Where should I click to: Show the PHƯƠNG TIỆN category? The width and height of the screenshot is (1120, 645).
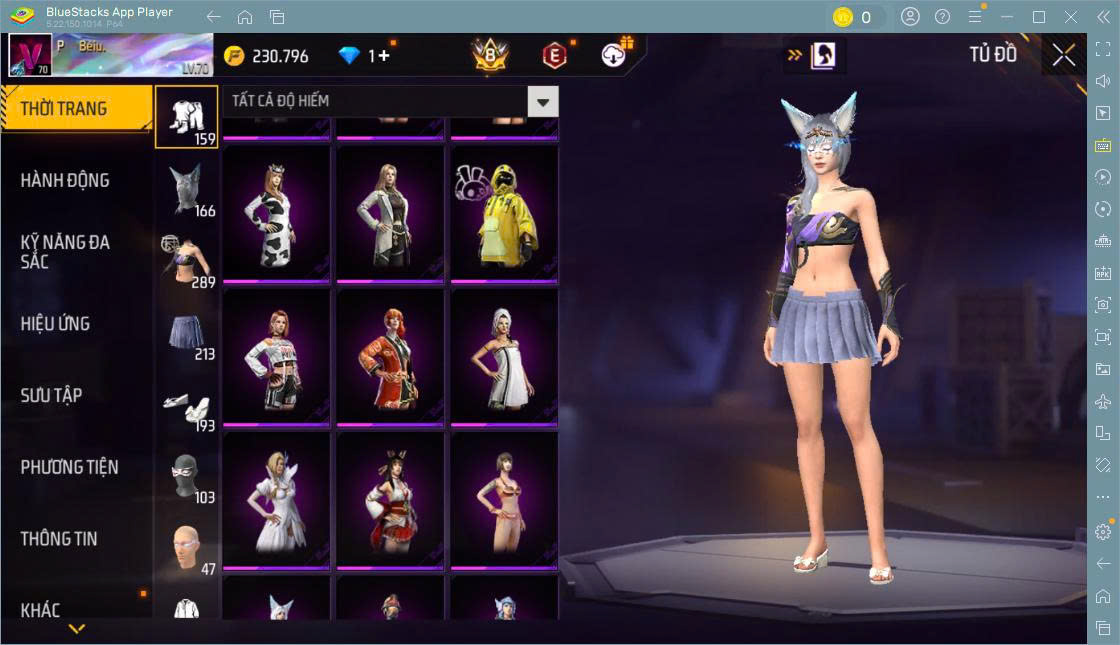pyautogui.click(x=69, y=467)
